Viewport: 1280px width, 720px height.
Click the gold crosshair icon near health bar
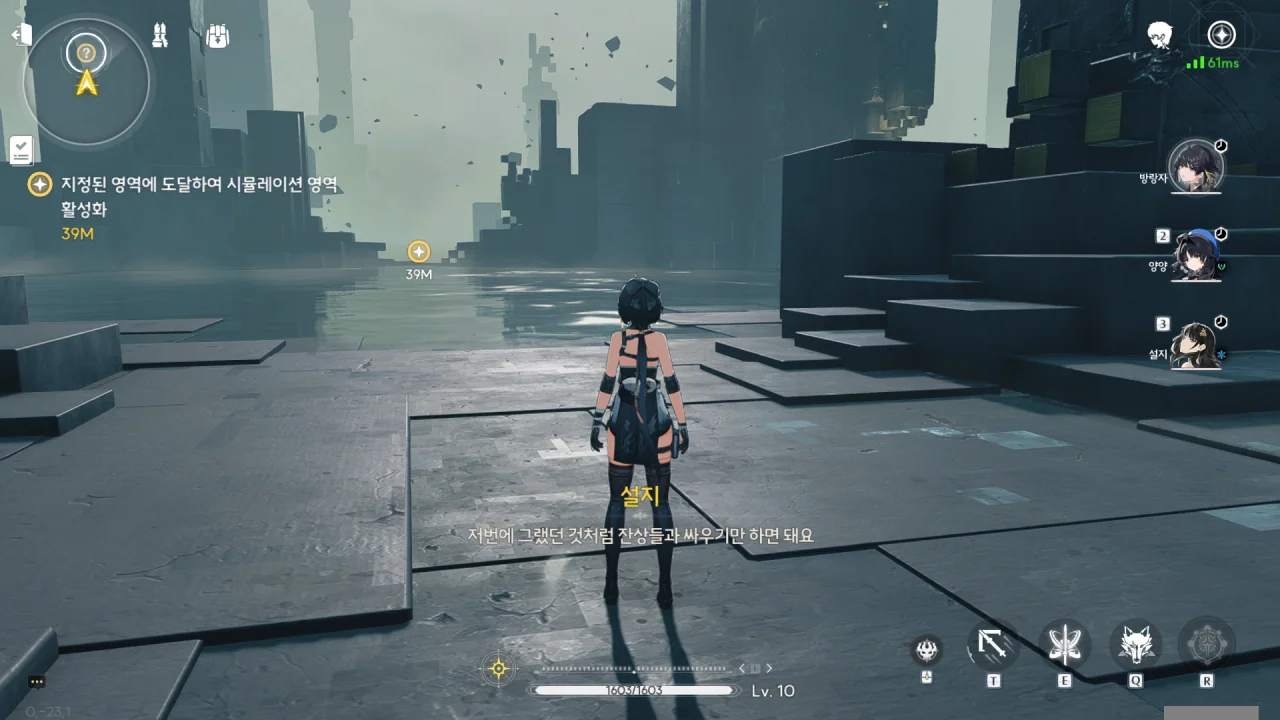point(498,669)
